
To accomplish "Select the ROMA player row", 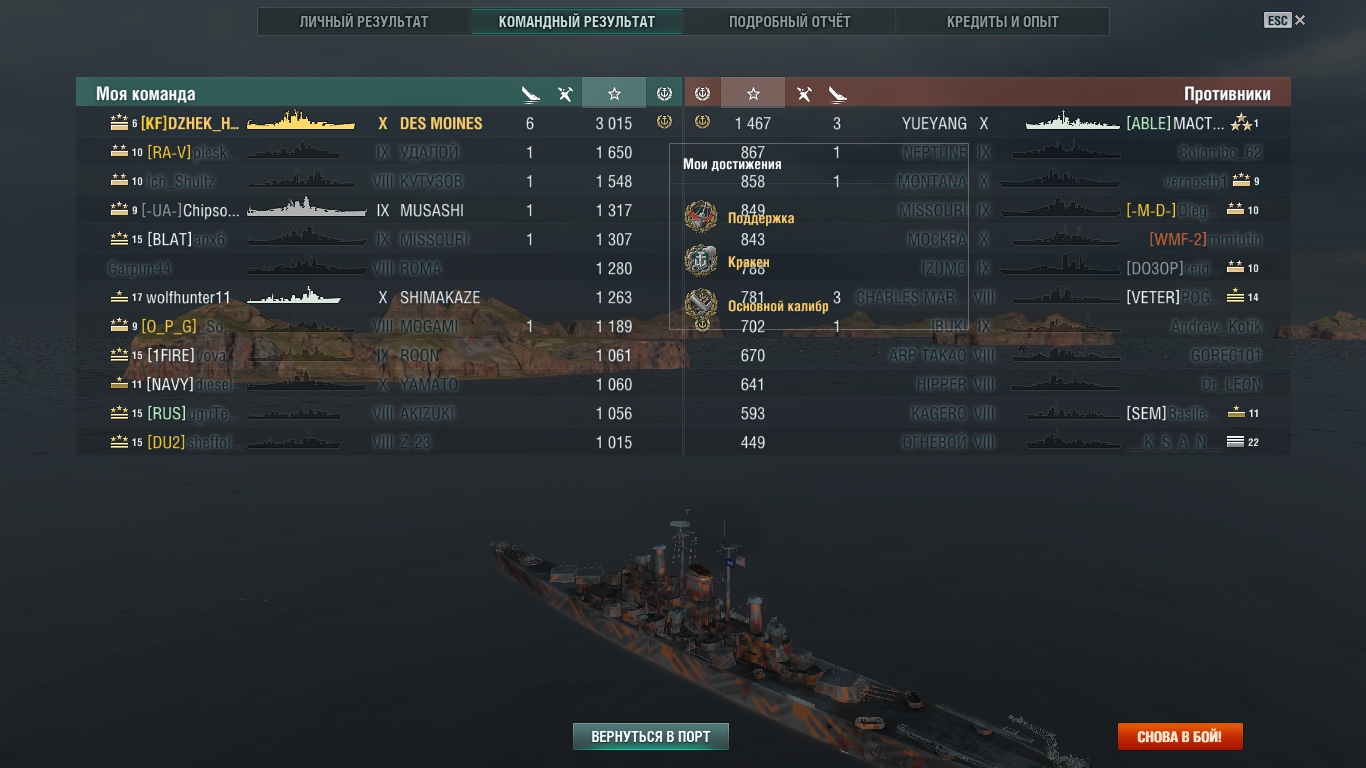I will pyautogui.click(x=380, y=269).
